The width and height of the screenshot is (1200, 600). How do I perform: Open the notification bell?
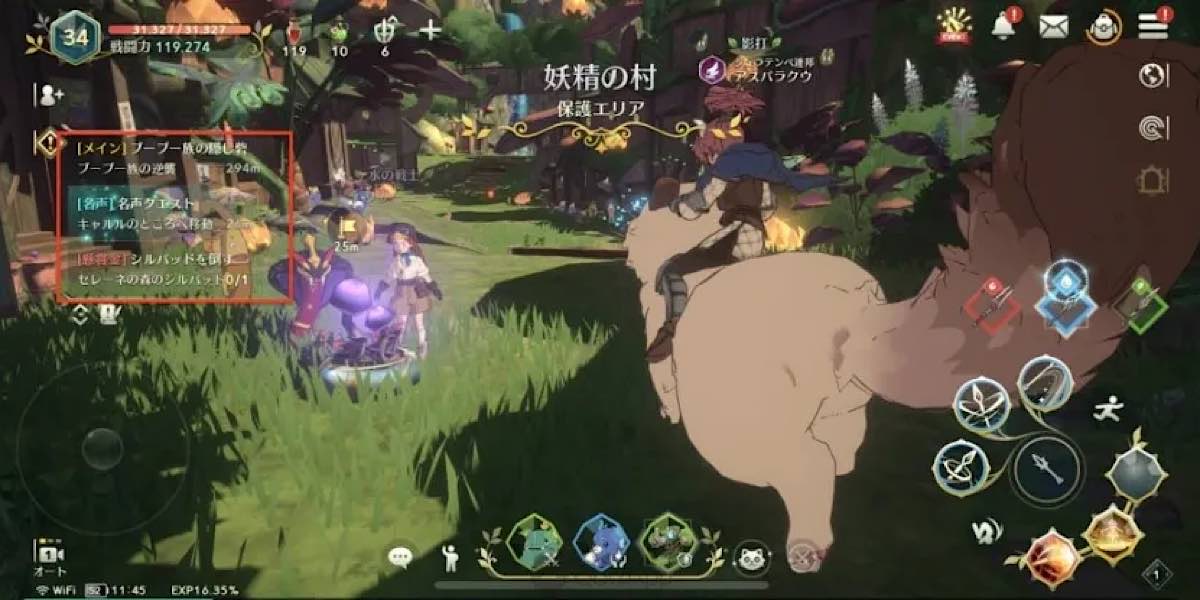(1003, 26)
